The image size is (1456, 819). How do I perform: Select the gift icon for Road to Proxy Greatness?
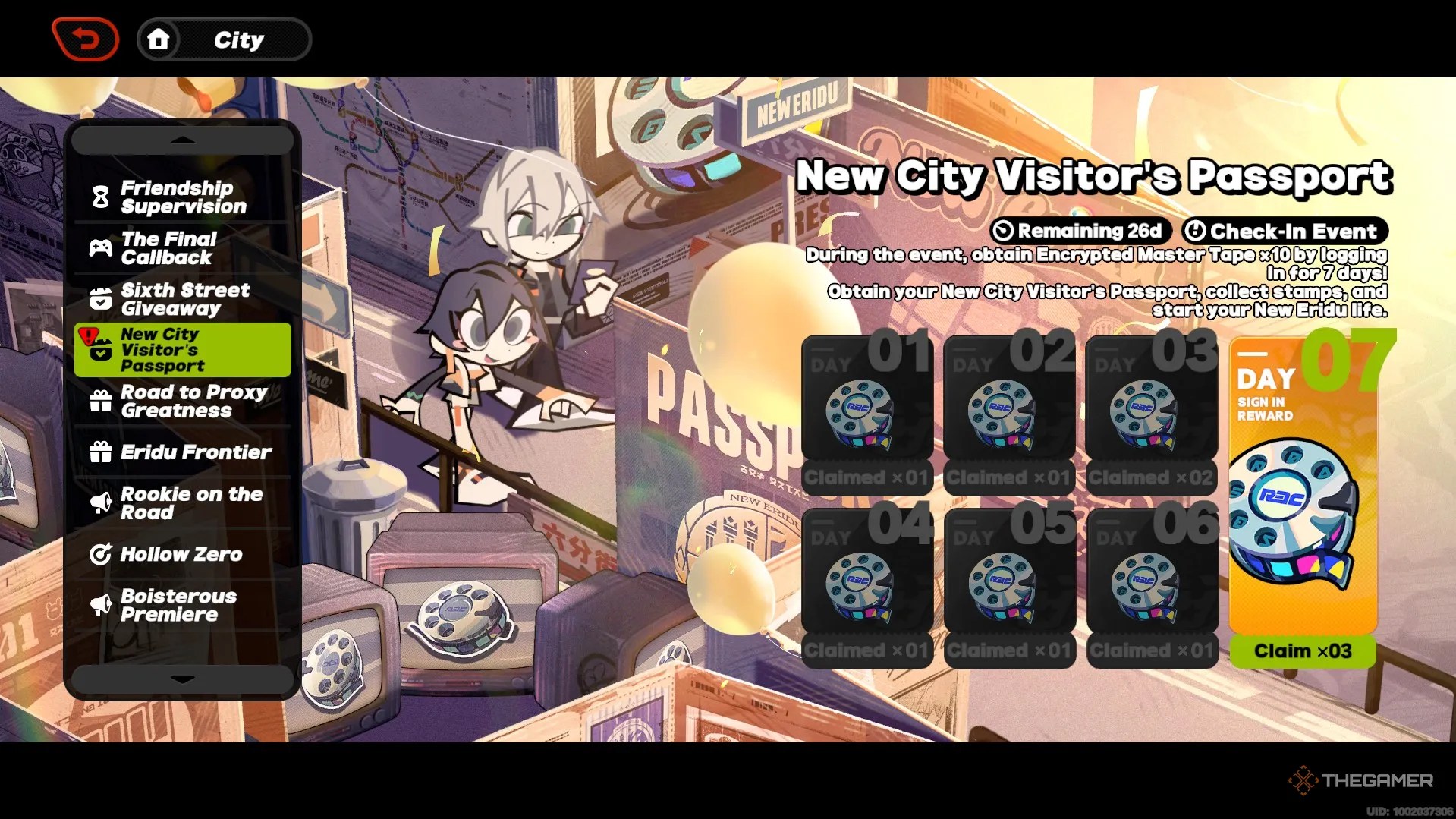(x=101, y=402)
